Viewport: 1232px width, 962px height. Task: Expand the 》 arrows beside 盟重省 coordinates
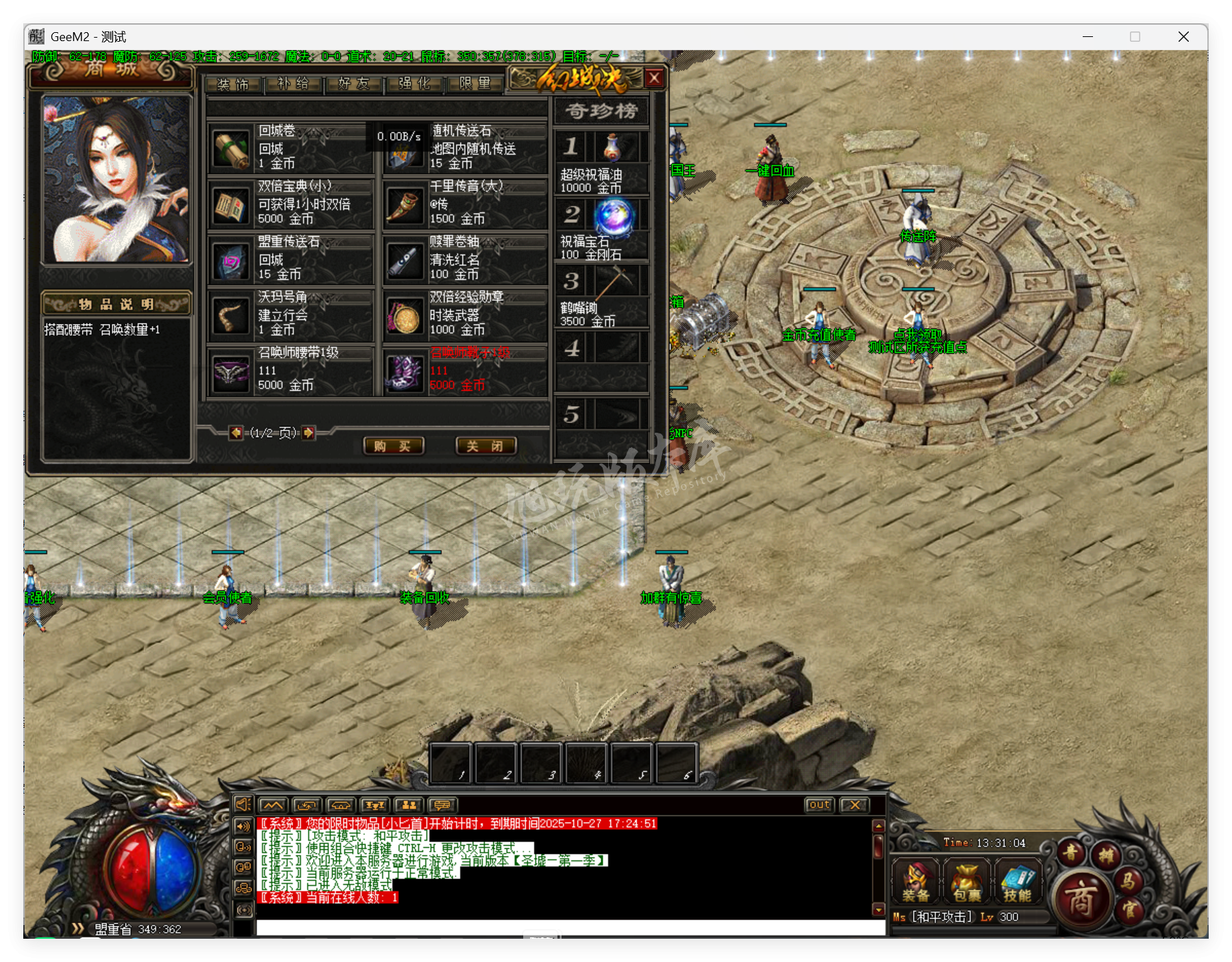pos(77,929)
